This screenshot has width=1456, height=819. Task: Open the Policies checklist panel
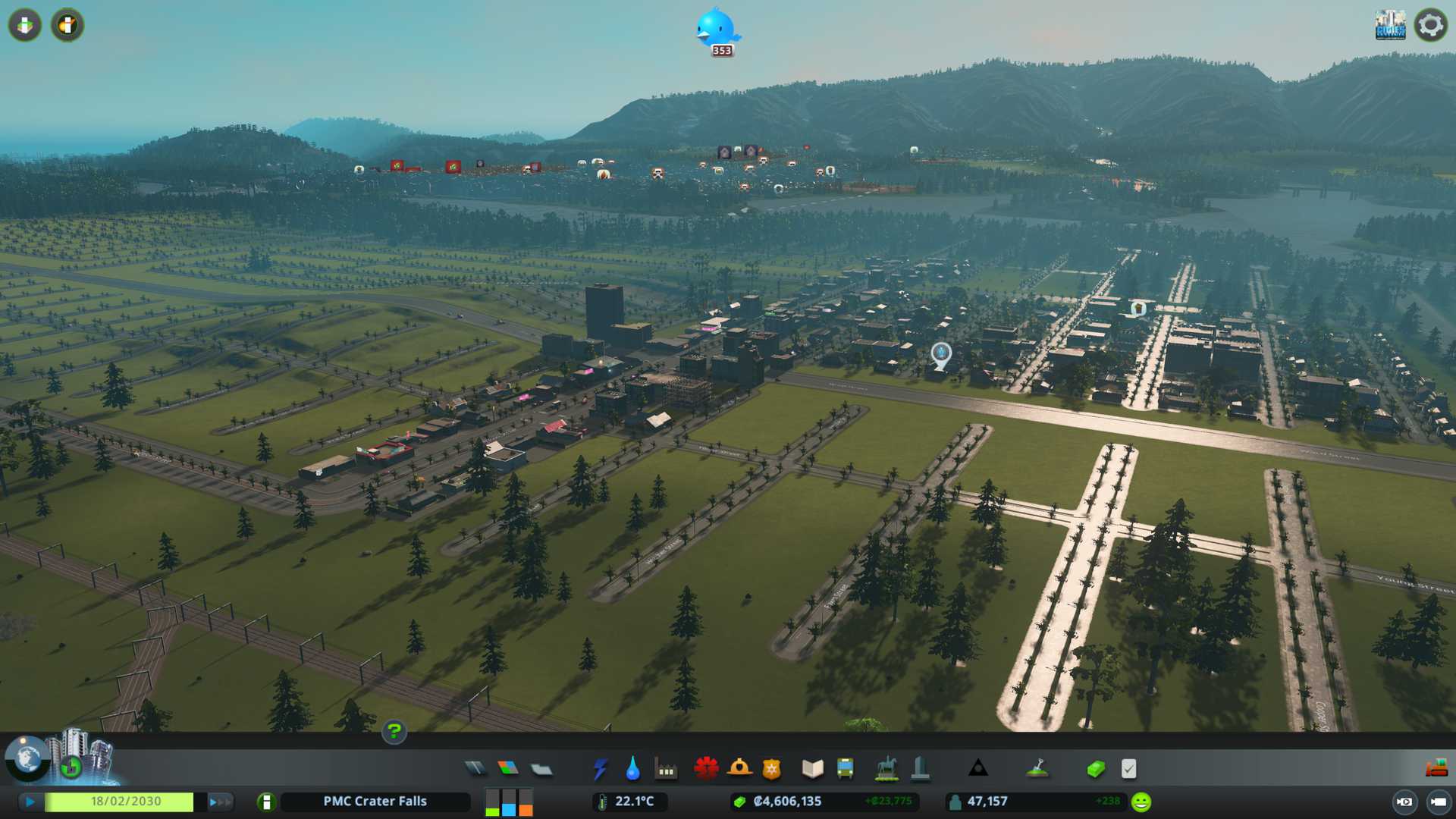(x=1128, y=769)
